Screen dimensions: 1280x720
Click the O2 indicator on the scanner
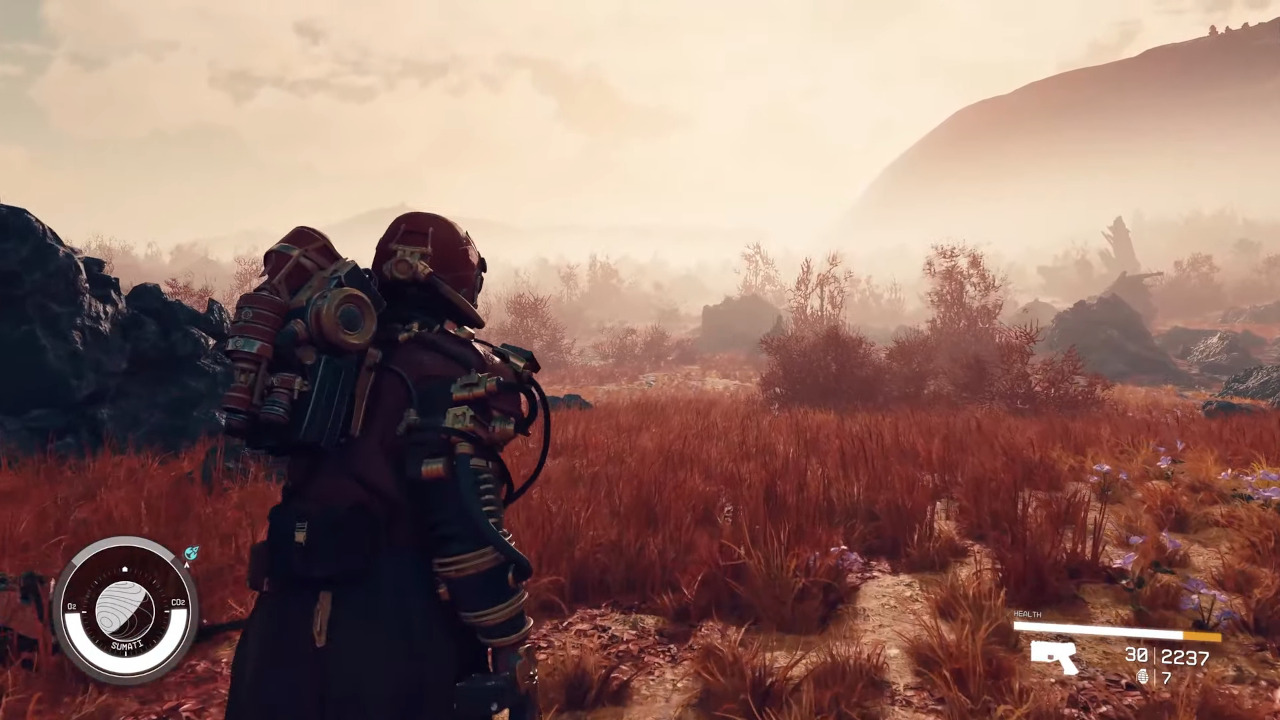72,606
